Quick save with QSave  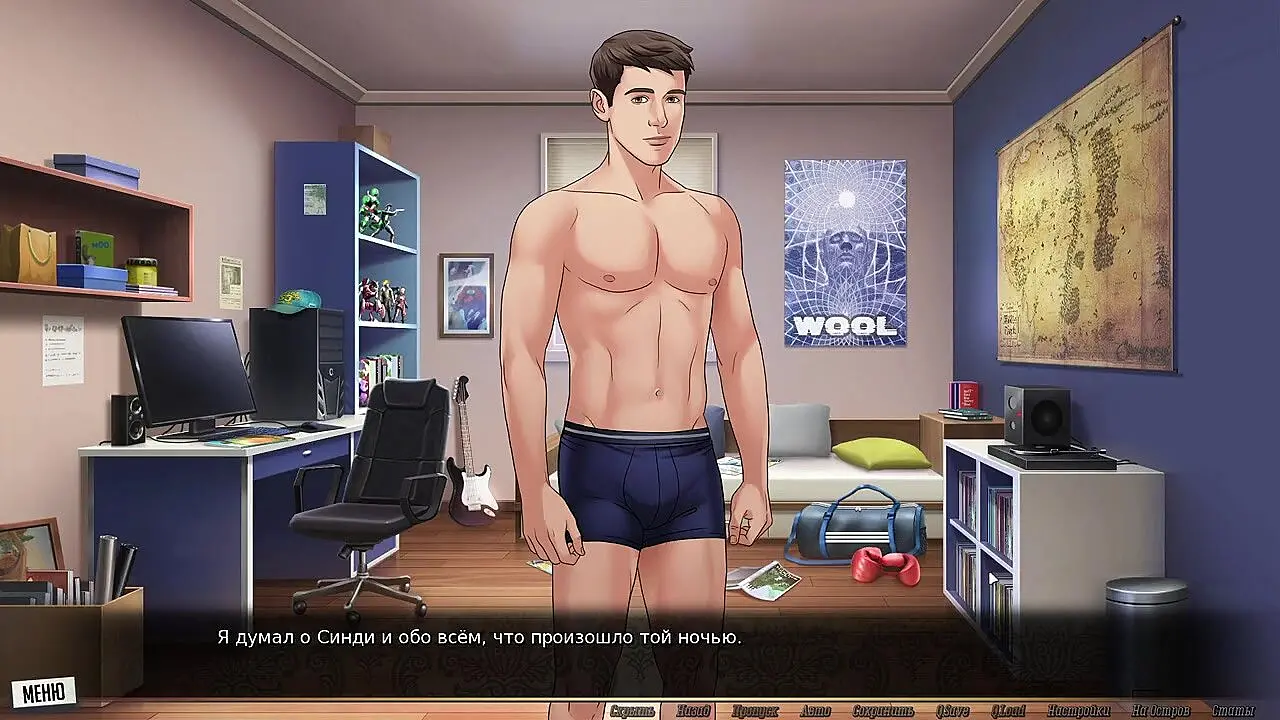tap(953, 711)
